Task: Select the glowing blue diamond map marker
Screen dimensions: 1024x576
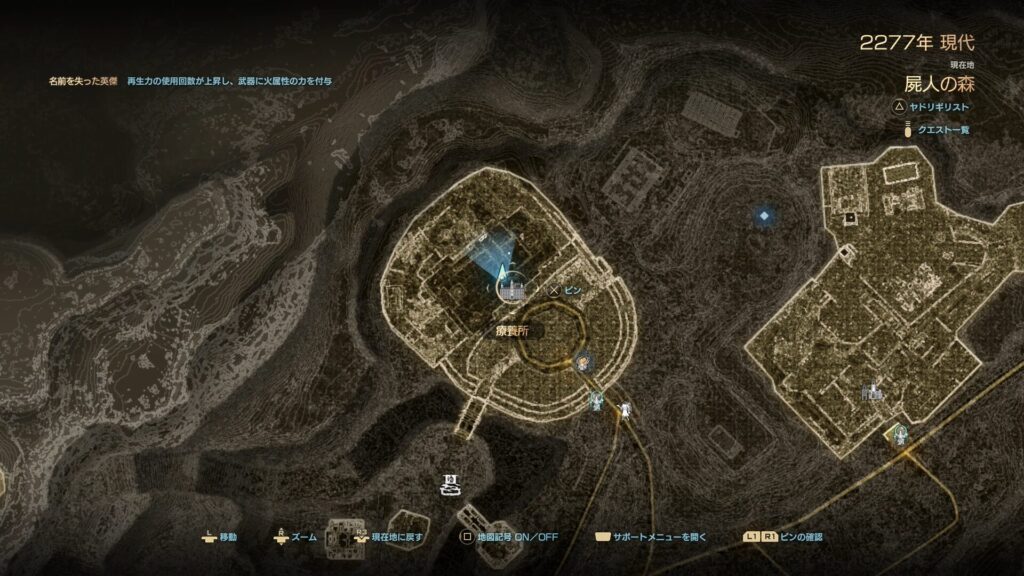Action: tap(765, 215)
